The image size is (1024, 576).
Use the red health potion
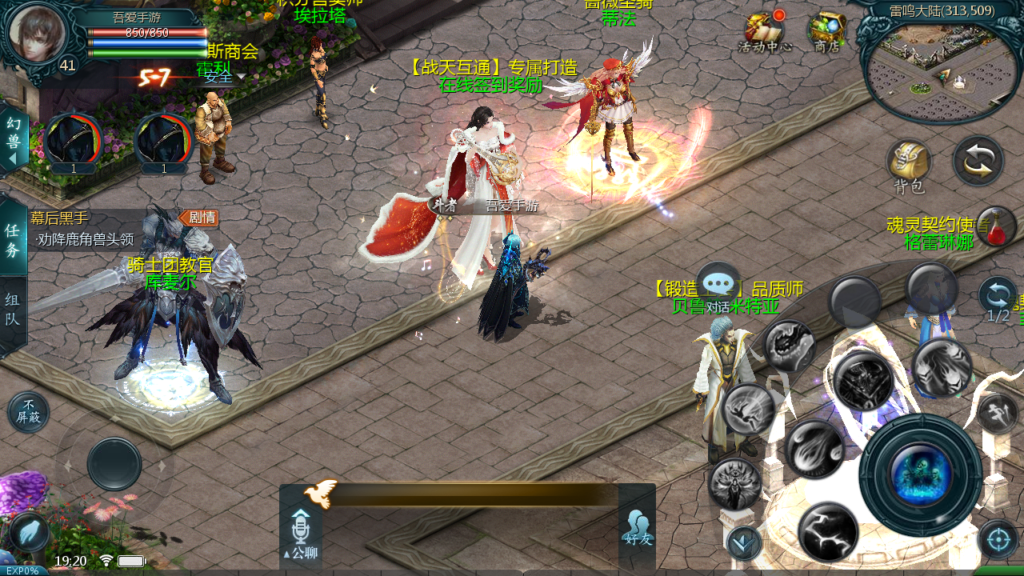996,226
